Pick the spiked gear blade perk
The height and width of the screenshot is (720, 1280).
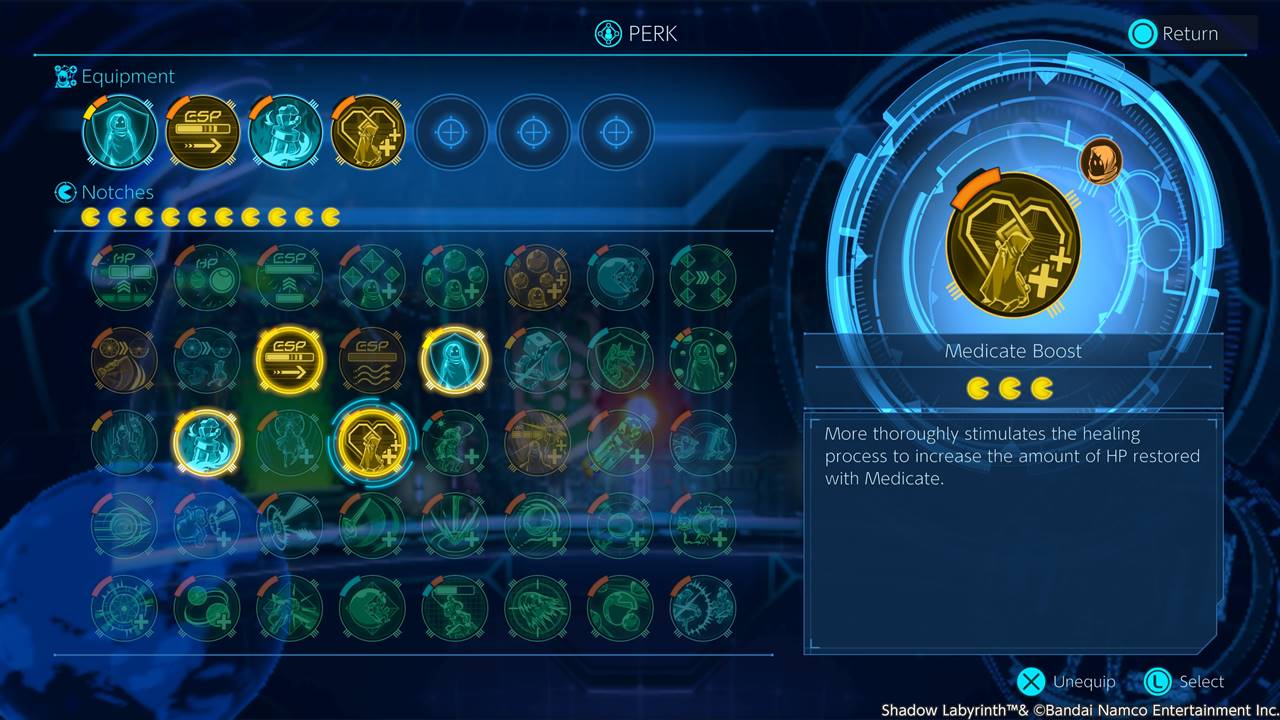click(703, 608)
